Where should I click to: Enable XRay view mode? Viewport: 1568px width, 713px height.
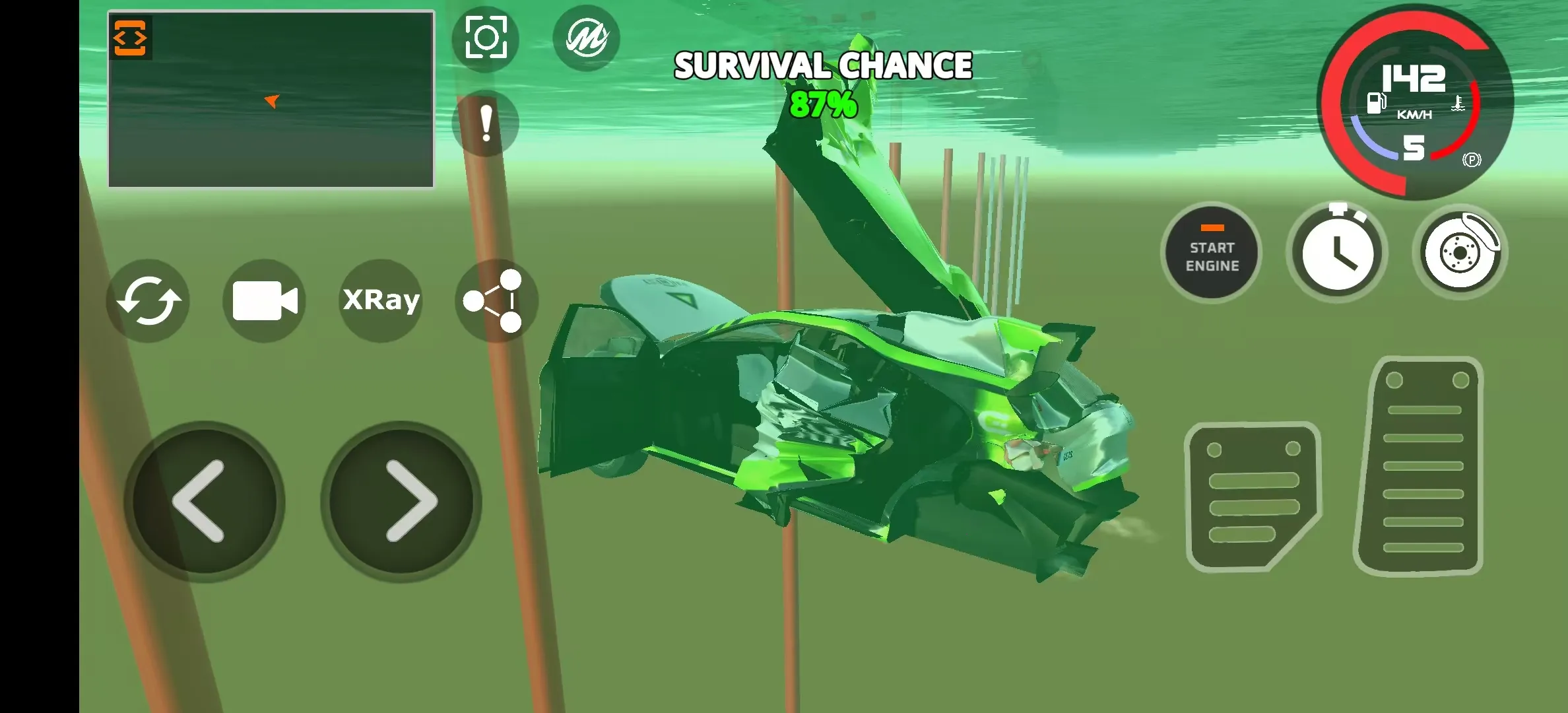pyautogui.click(x=380, y=301)
